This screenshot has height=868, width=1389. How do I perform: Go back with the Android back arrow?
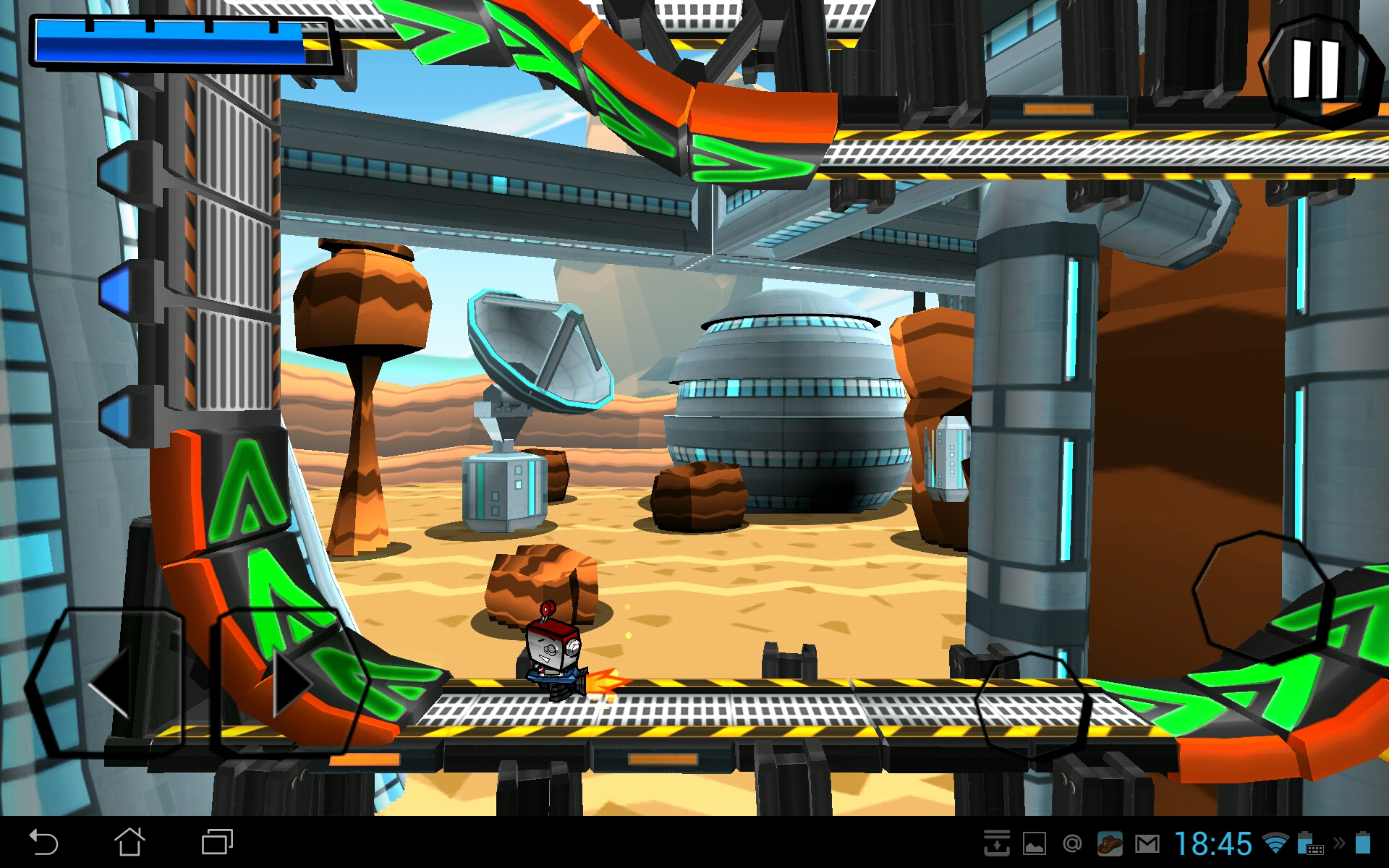[43, 843]
